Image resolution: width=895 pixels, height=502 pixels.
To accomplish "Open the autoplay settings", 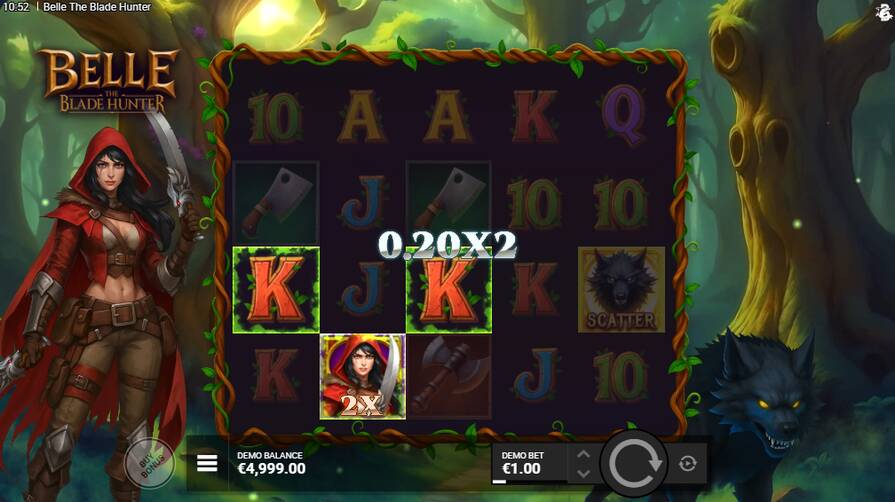I will tap(687, 463).
